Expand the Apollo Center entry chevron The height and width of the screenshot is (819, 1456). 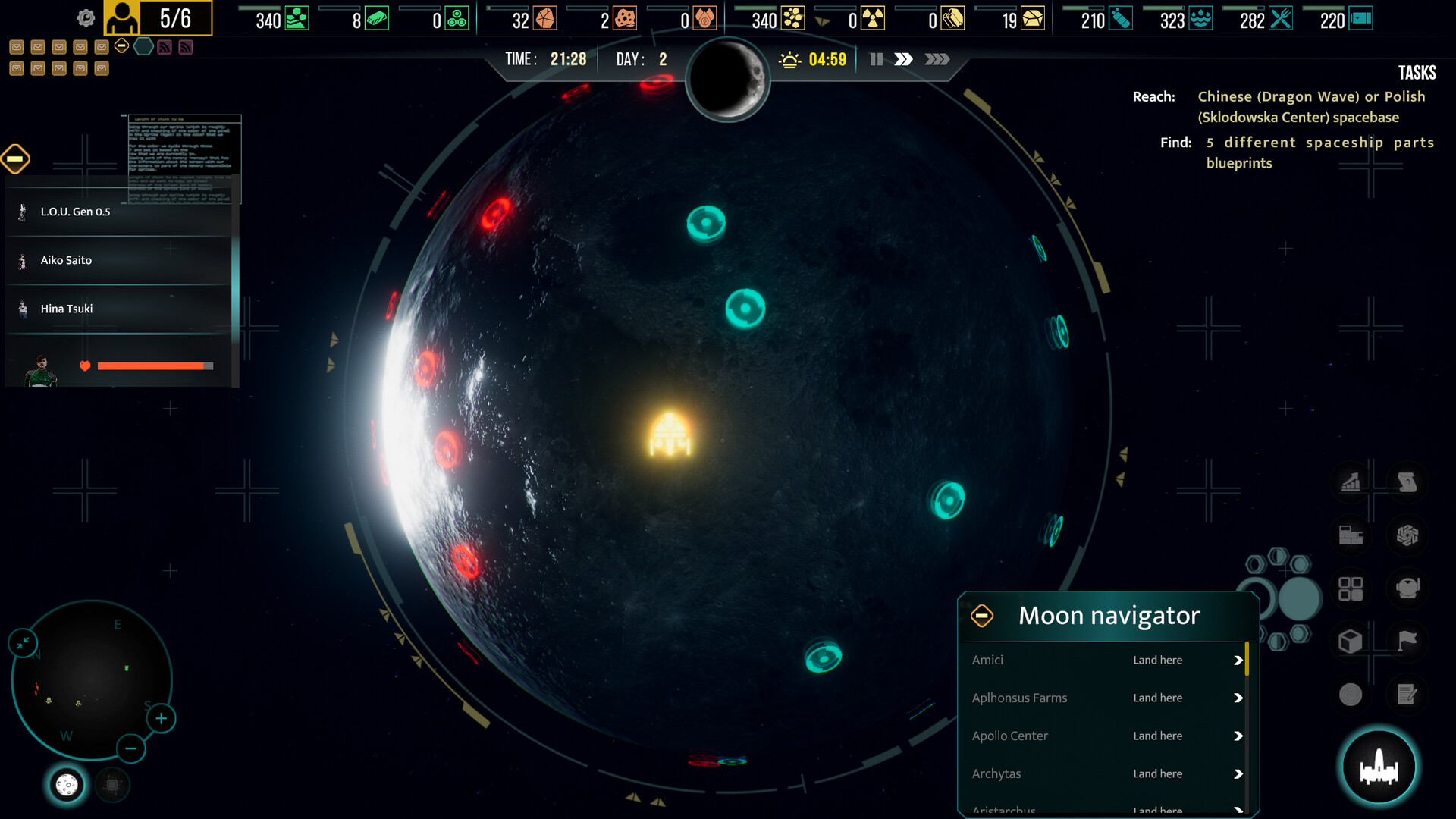[1238, 736]
